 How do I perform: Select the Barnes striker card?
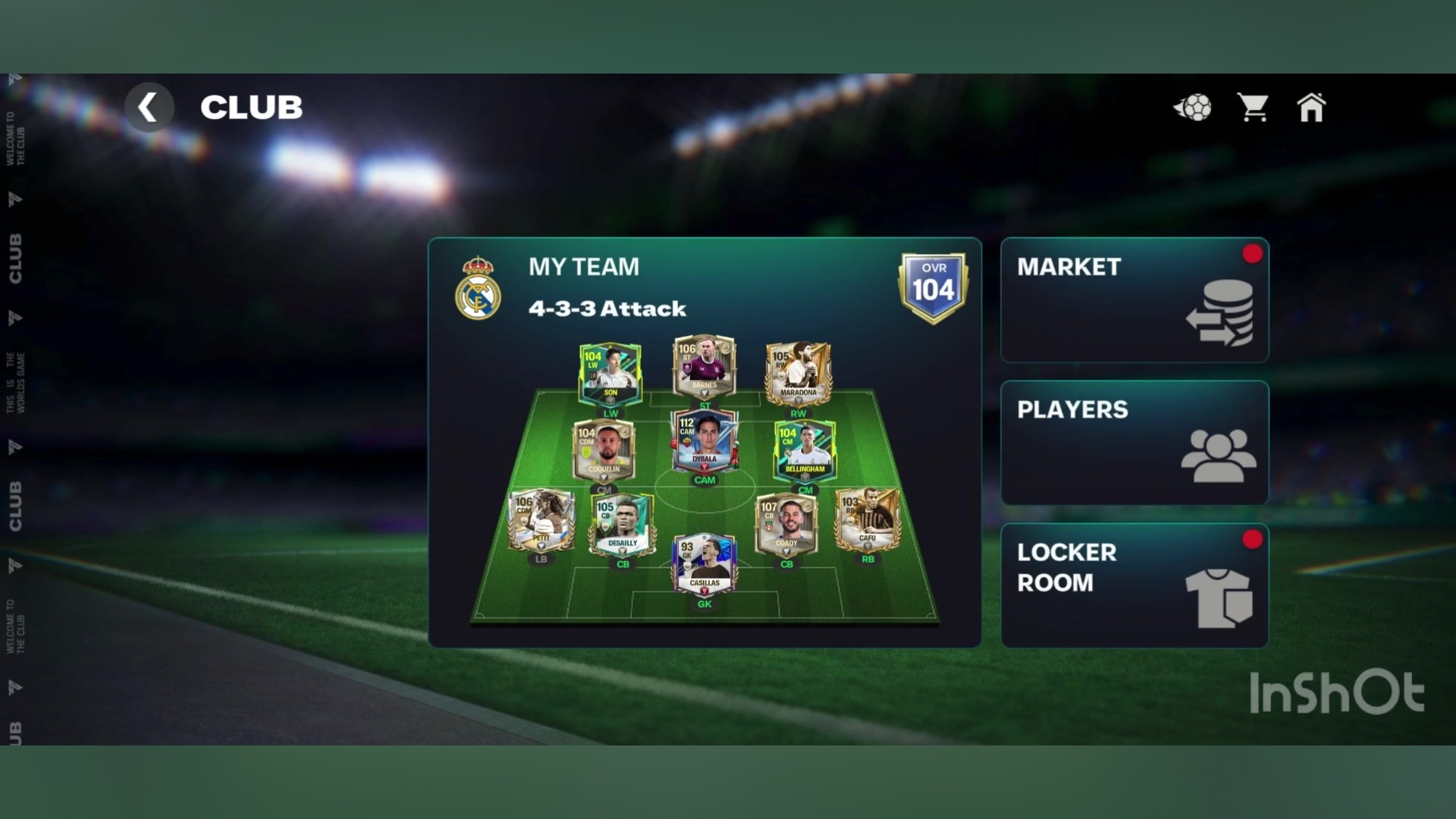[704, 367]
